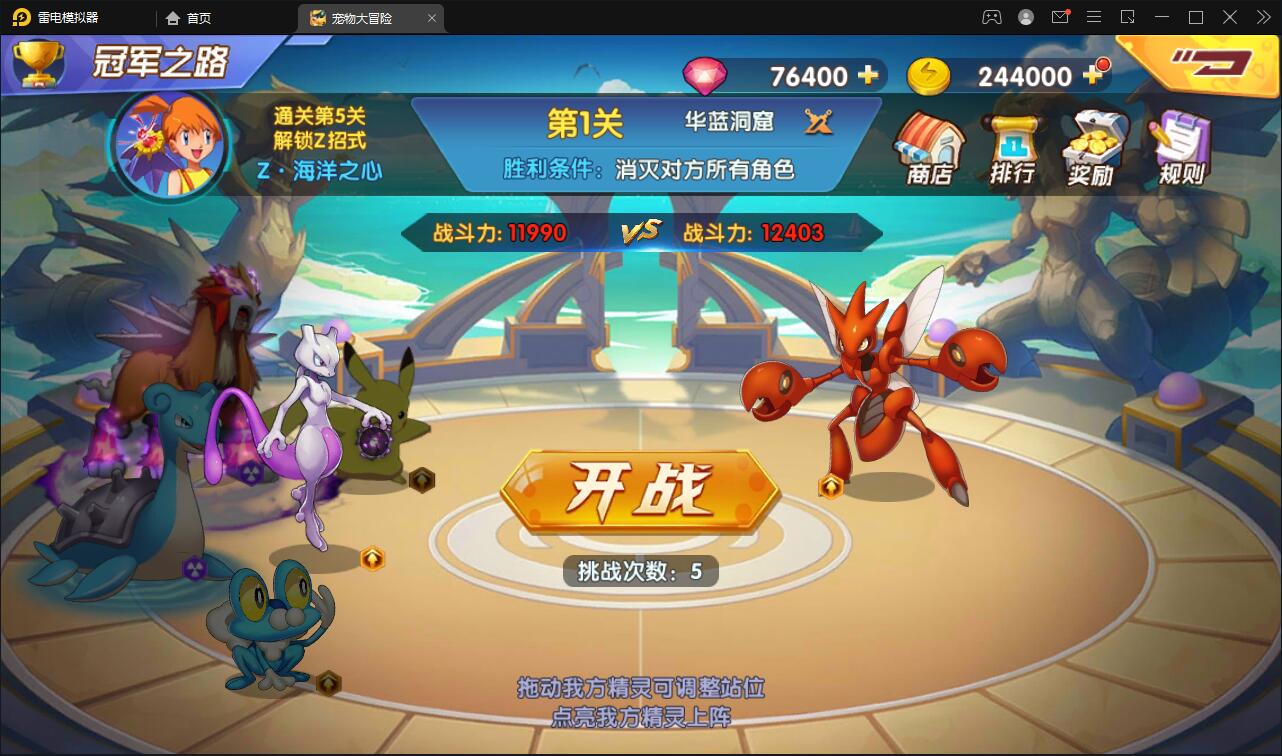Image resolution: width=1282 pixels, height=756 pixels.
Task: Toggle Lapras onto the team
Action: 194,567
